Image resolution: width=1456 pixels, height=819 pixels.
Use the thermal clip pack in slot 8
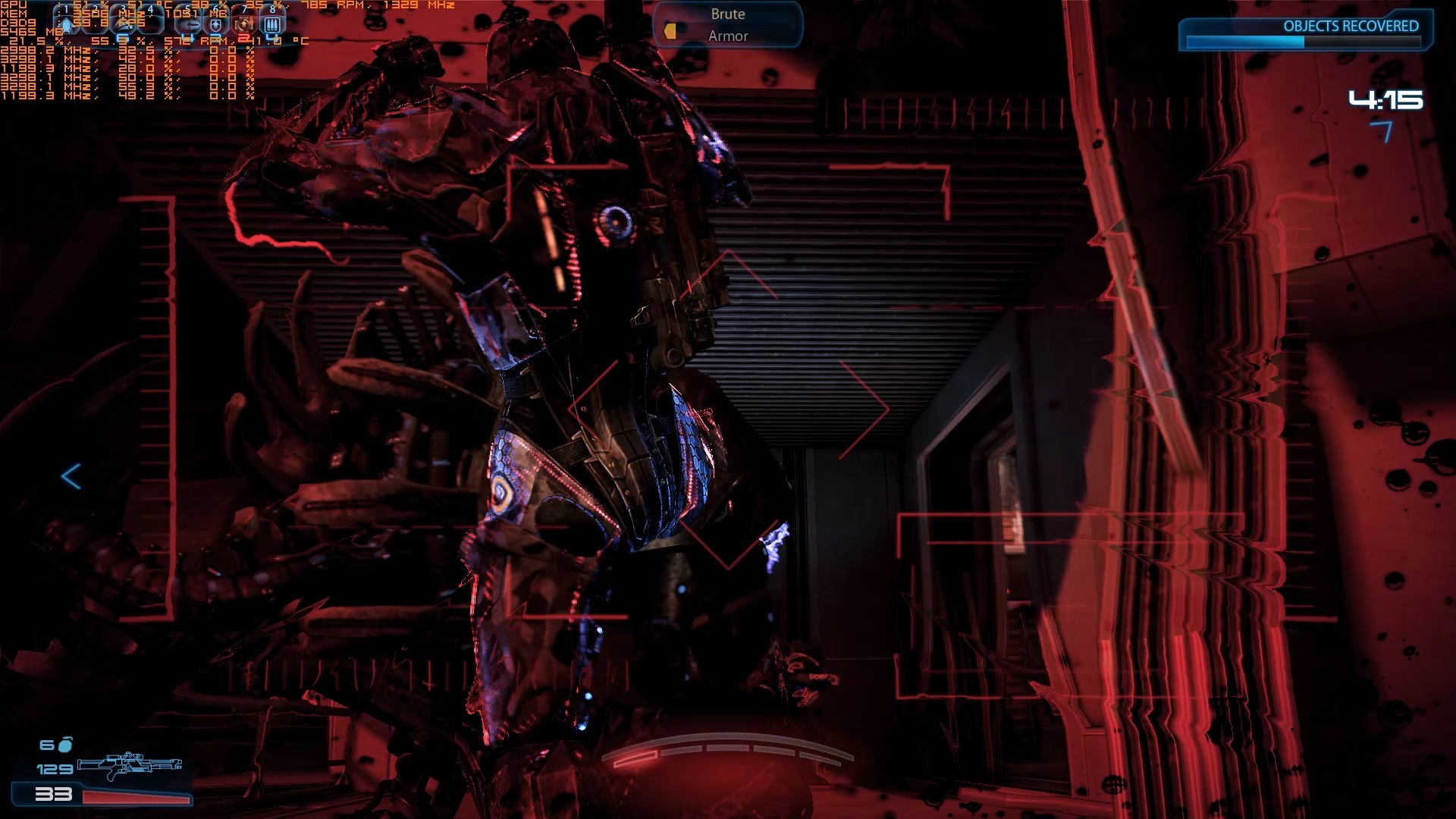click(x=272, y=24)
